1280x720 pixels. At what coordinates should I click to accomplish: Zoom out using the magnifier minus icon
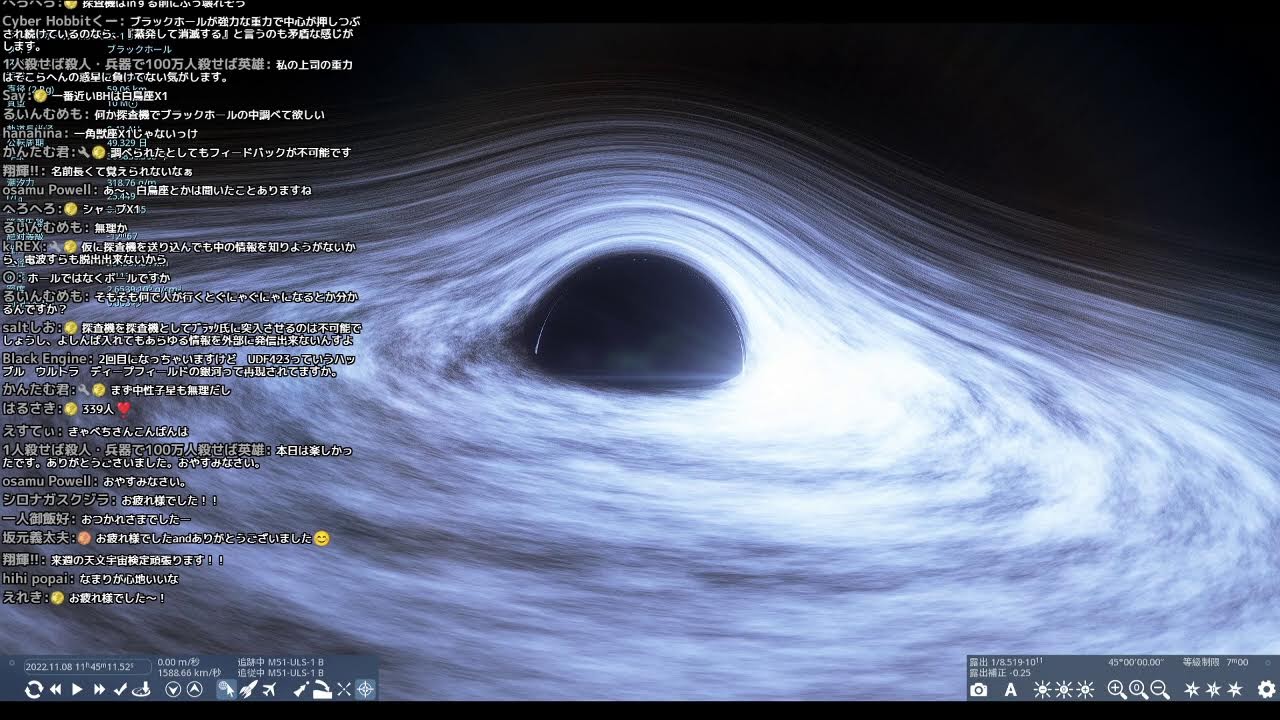[1159, 690]
